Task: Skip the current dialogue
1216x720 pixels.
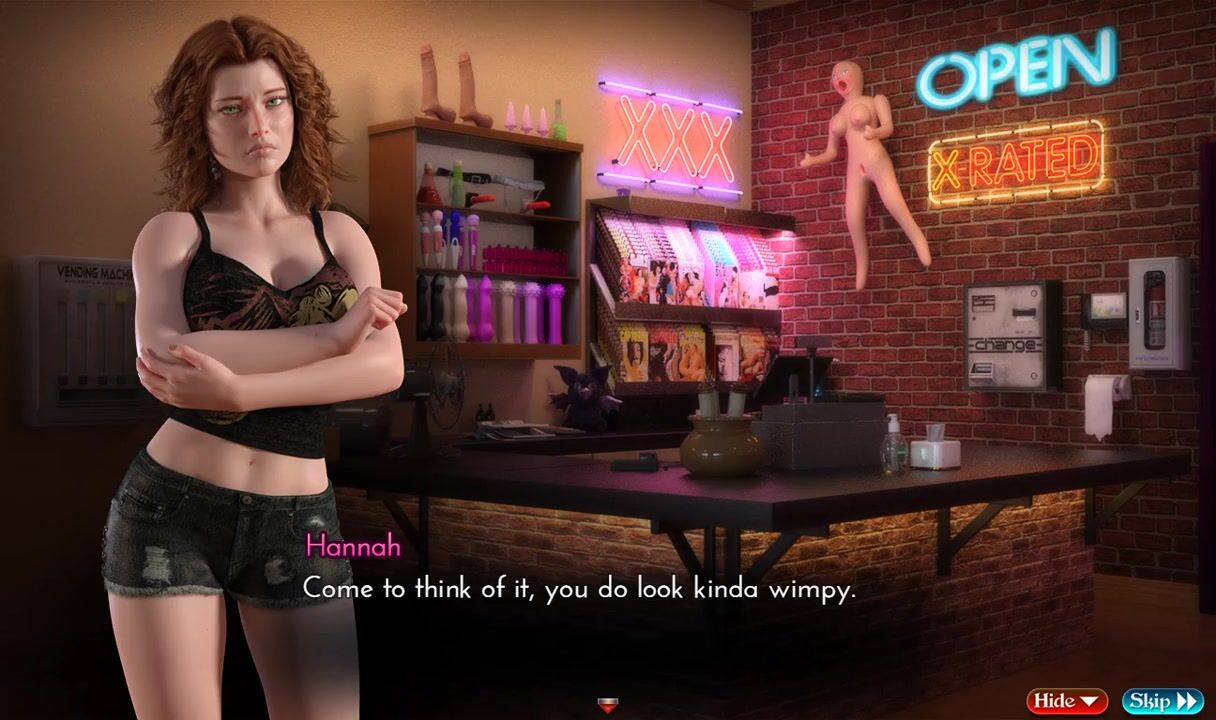Action: [x=1162, y=701]
